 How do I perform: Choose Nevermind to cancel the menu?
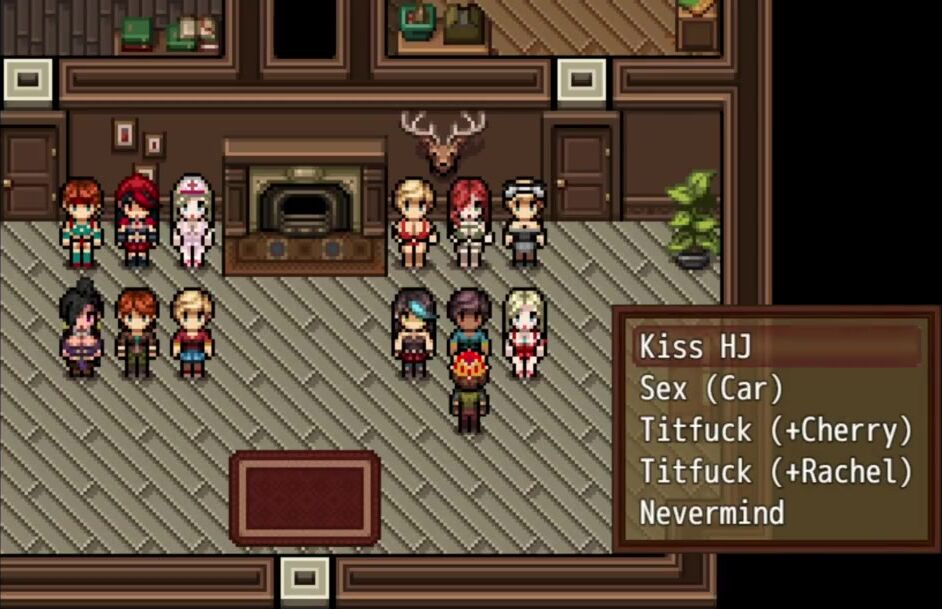coord(711,513)
